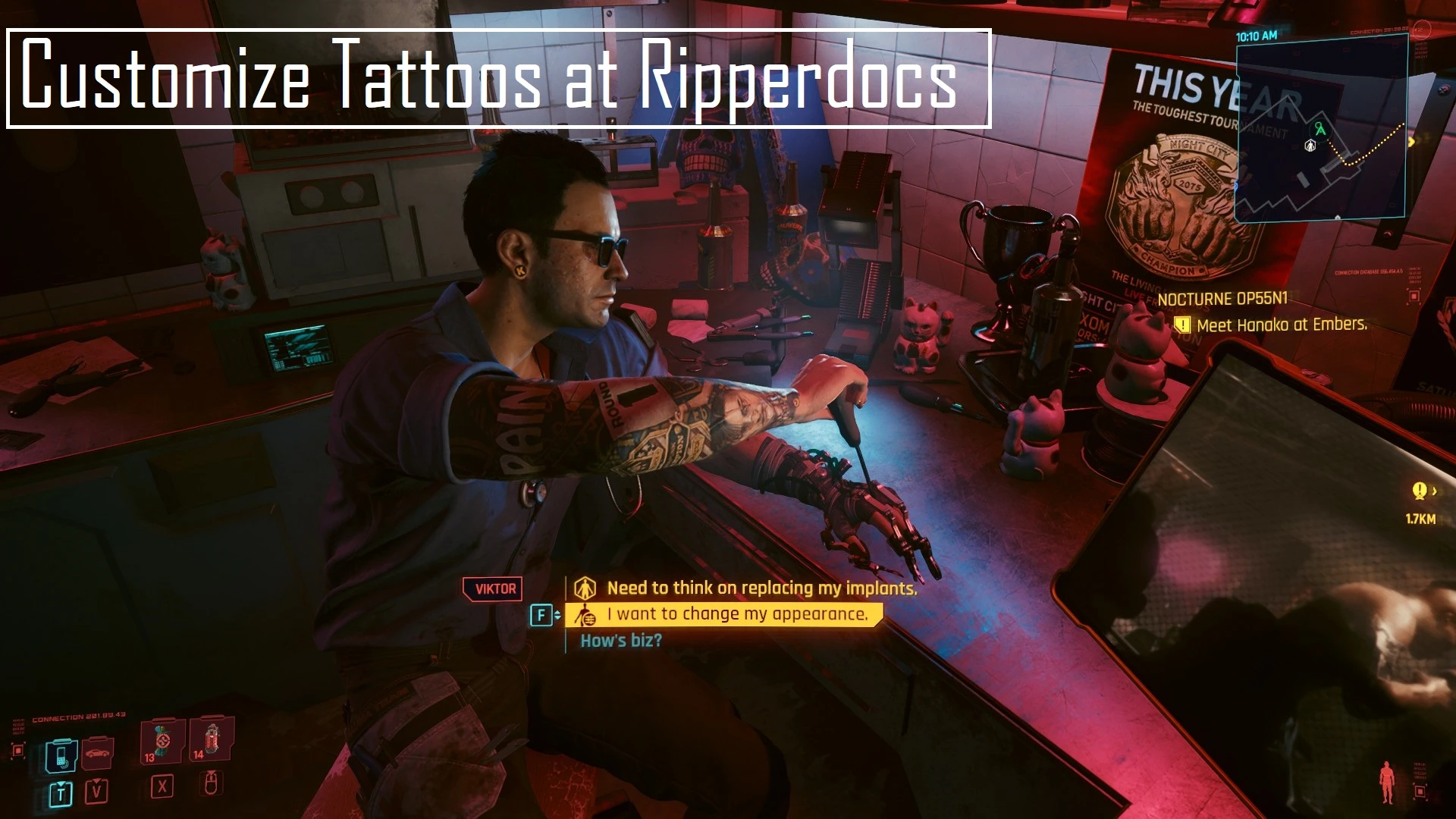1456x819 pixels.
Task: Click the vehicle summon car icon
Action: pyautogui.click(x=97, y=753)
